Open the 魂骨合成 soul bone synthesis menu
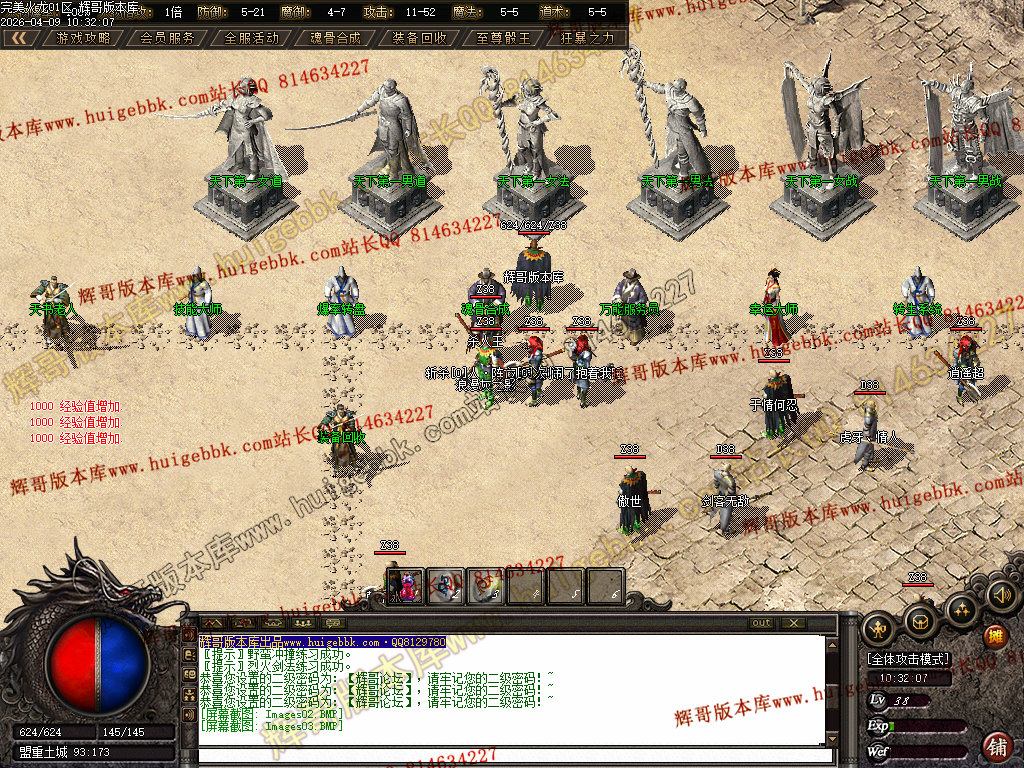 pos(336,38)
